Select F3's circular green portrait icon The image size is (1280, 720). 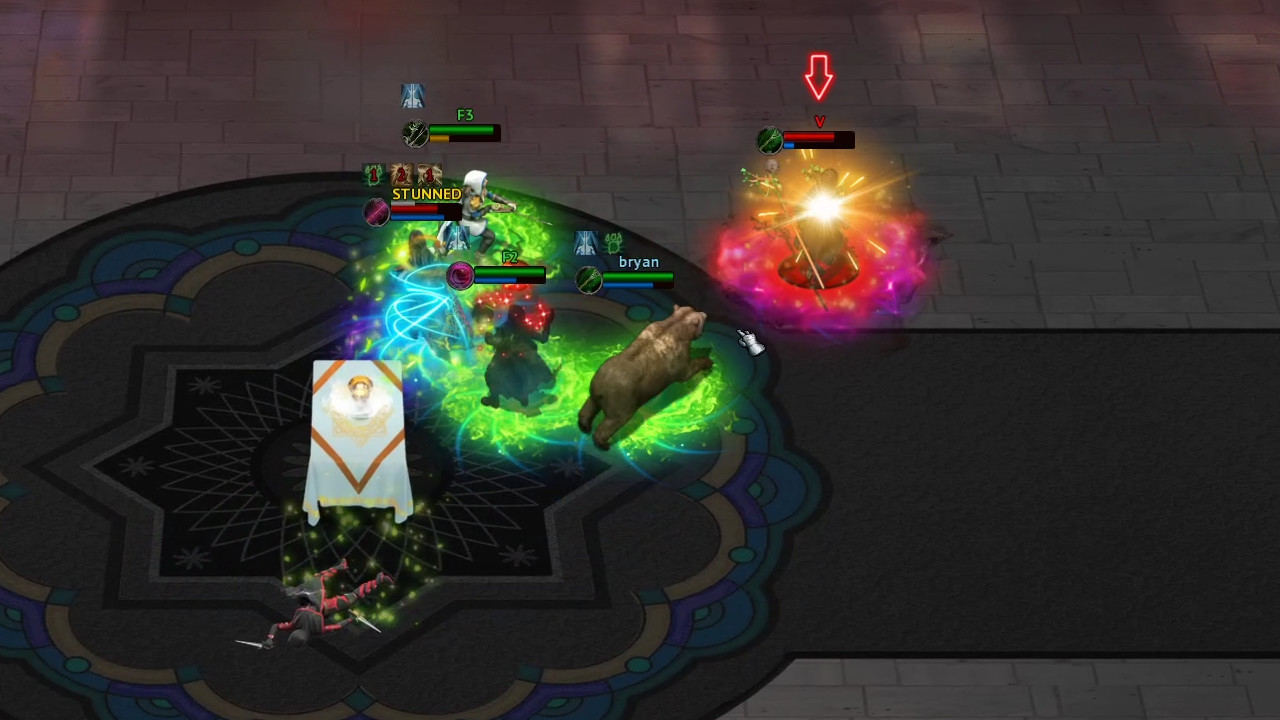click(414, 131)
